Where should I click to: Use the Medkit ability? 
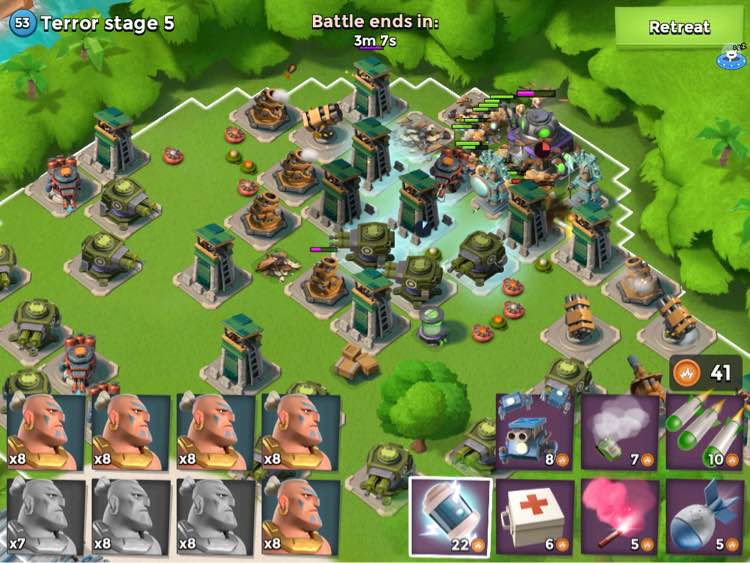pyautogui.click(x=535, y=517)
